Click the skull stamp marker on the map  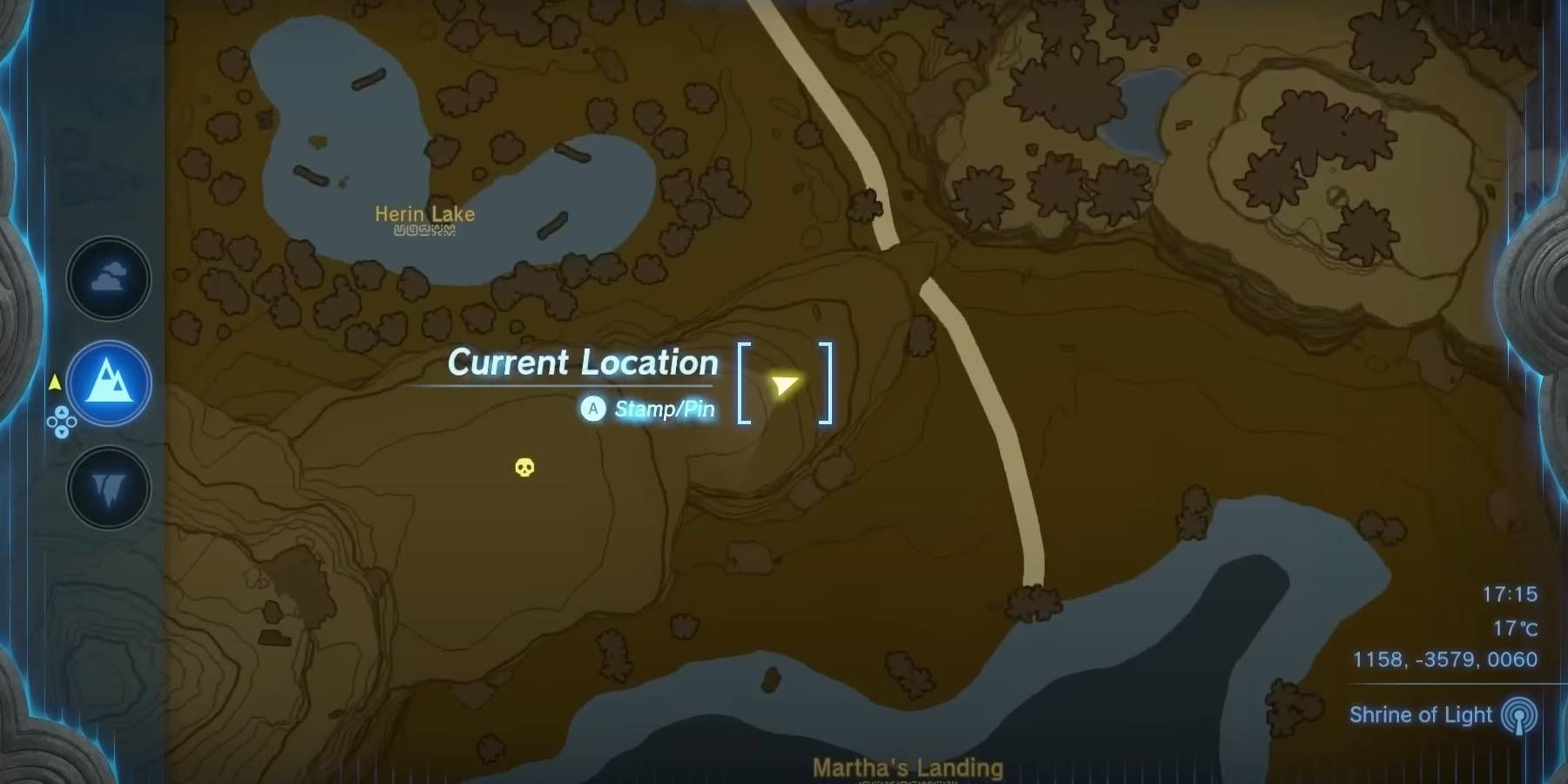pos(524,468)
